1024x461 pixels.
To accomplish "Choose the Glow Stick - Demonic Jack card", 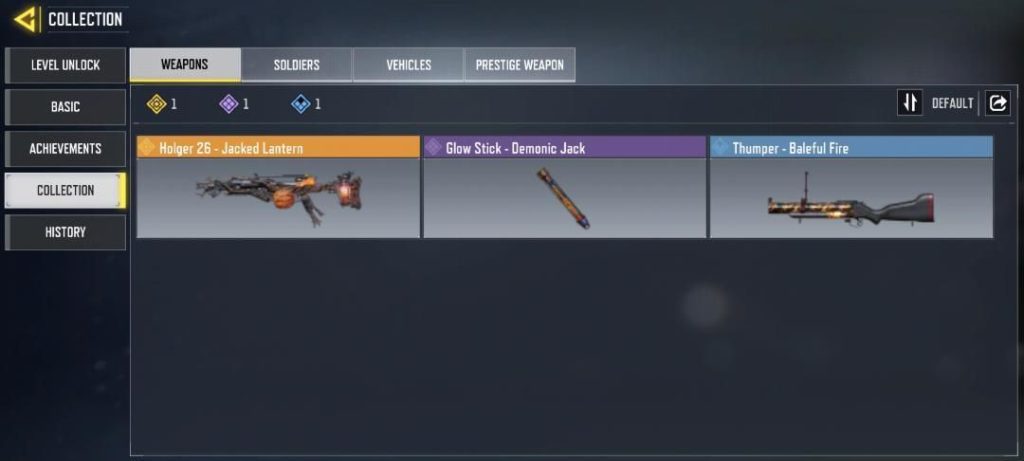I will (x=565, y=187).
